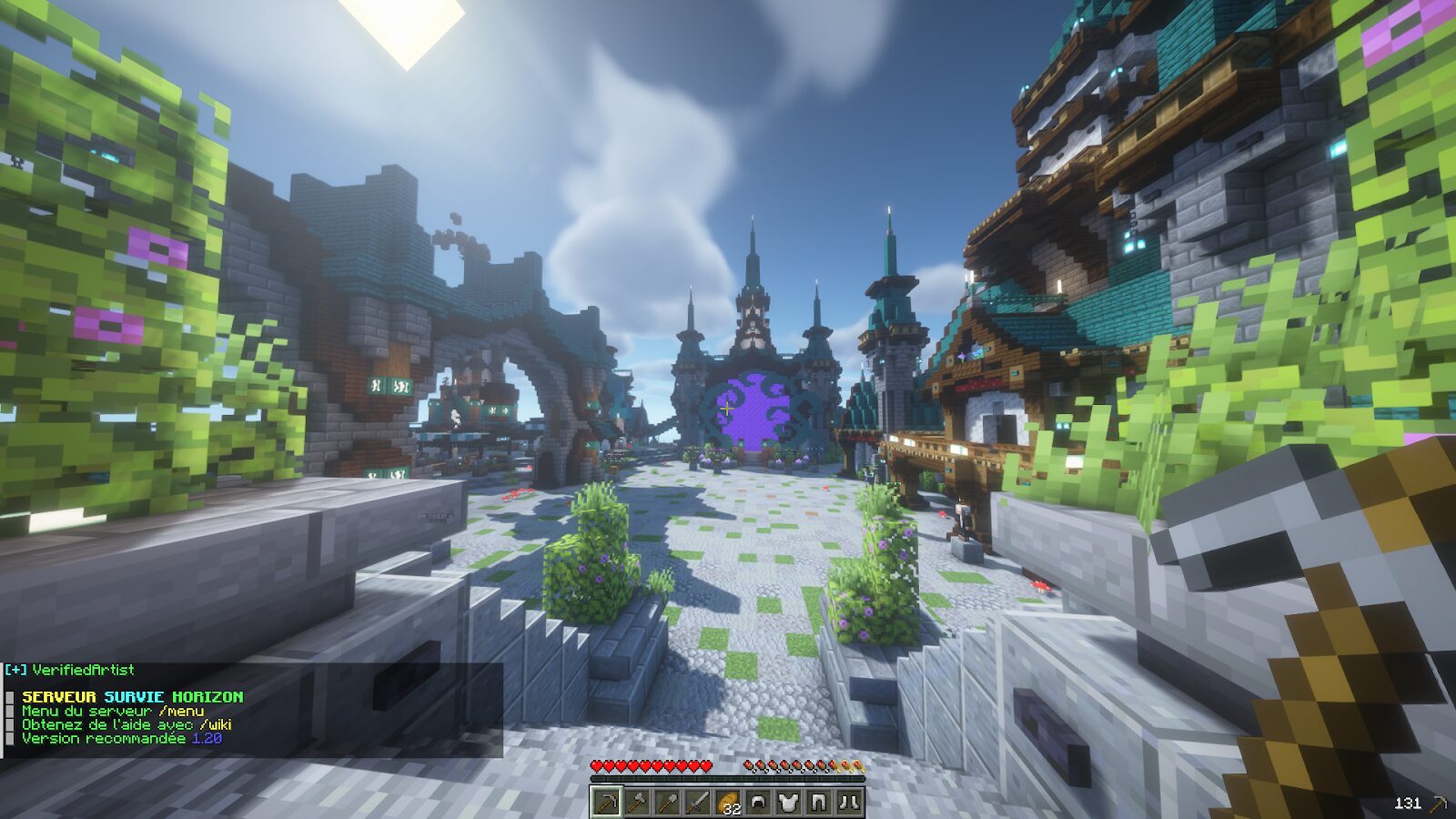Pick the bread stack of 32

(728, 802)
